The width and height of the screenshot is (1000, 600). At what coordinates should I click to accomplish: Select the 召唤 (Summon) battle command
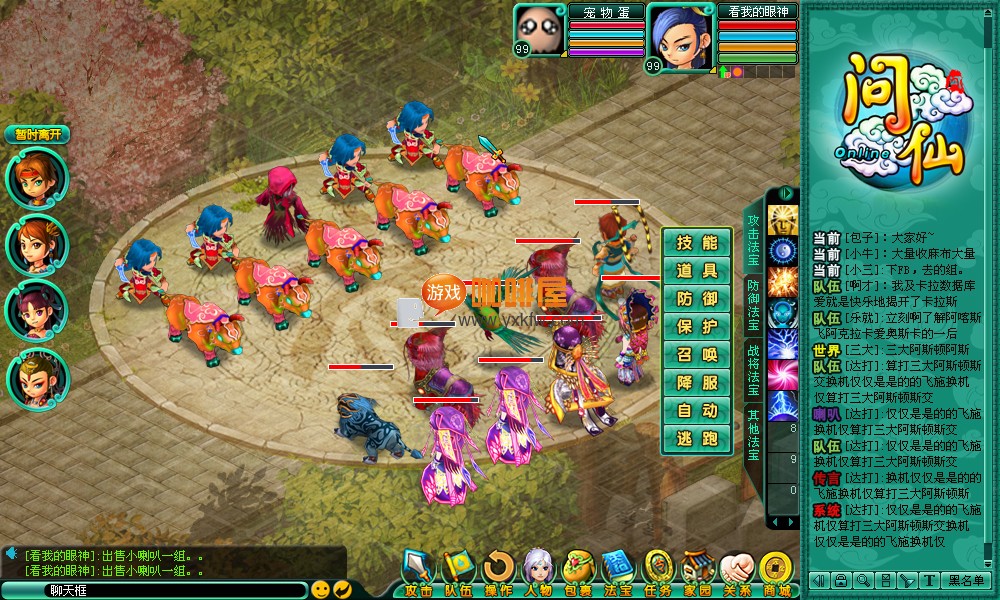pyautogui.click(x=697, y=355)
